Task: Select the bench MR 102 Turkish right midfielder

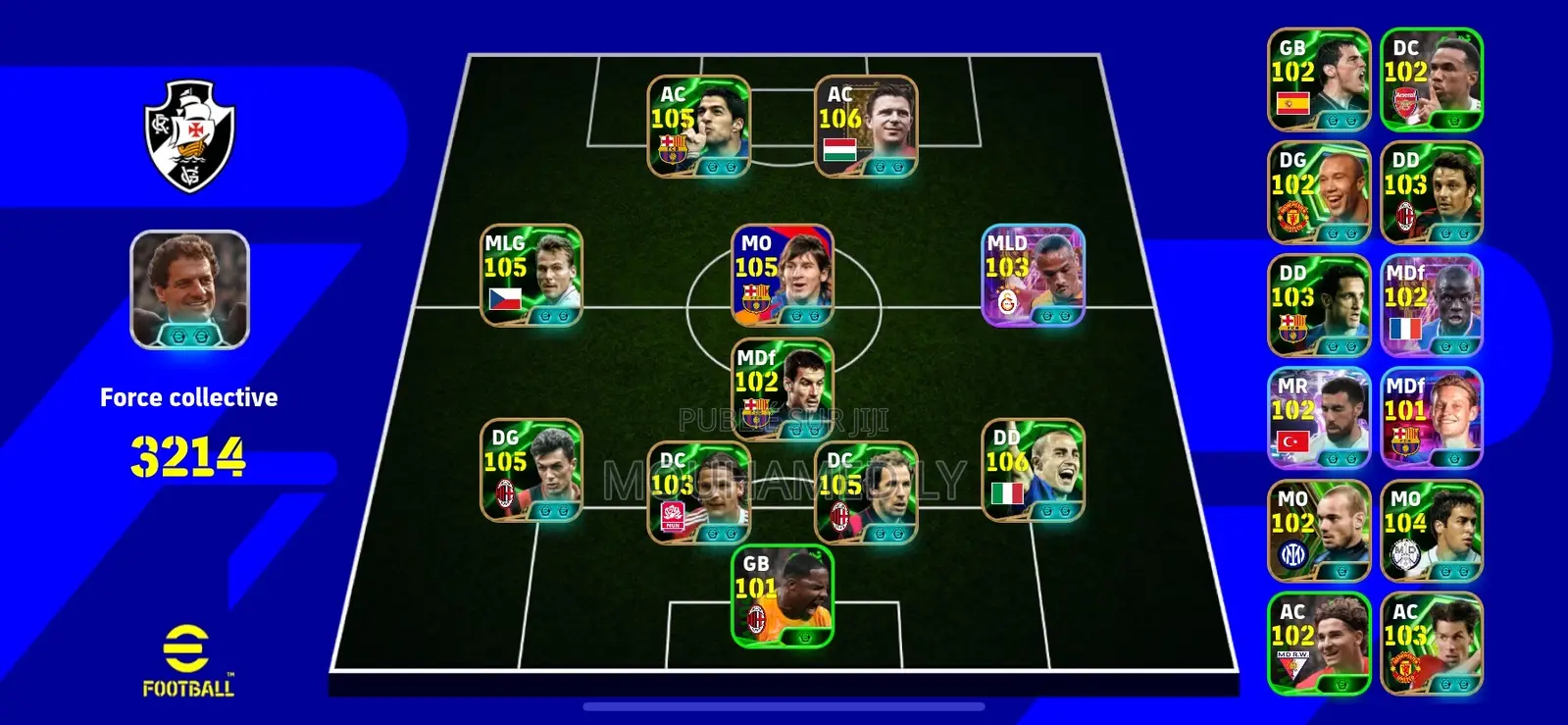Action: tap(1318, 417)
